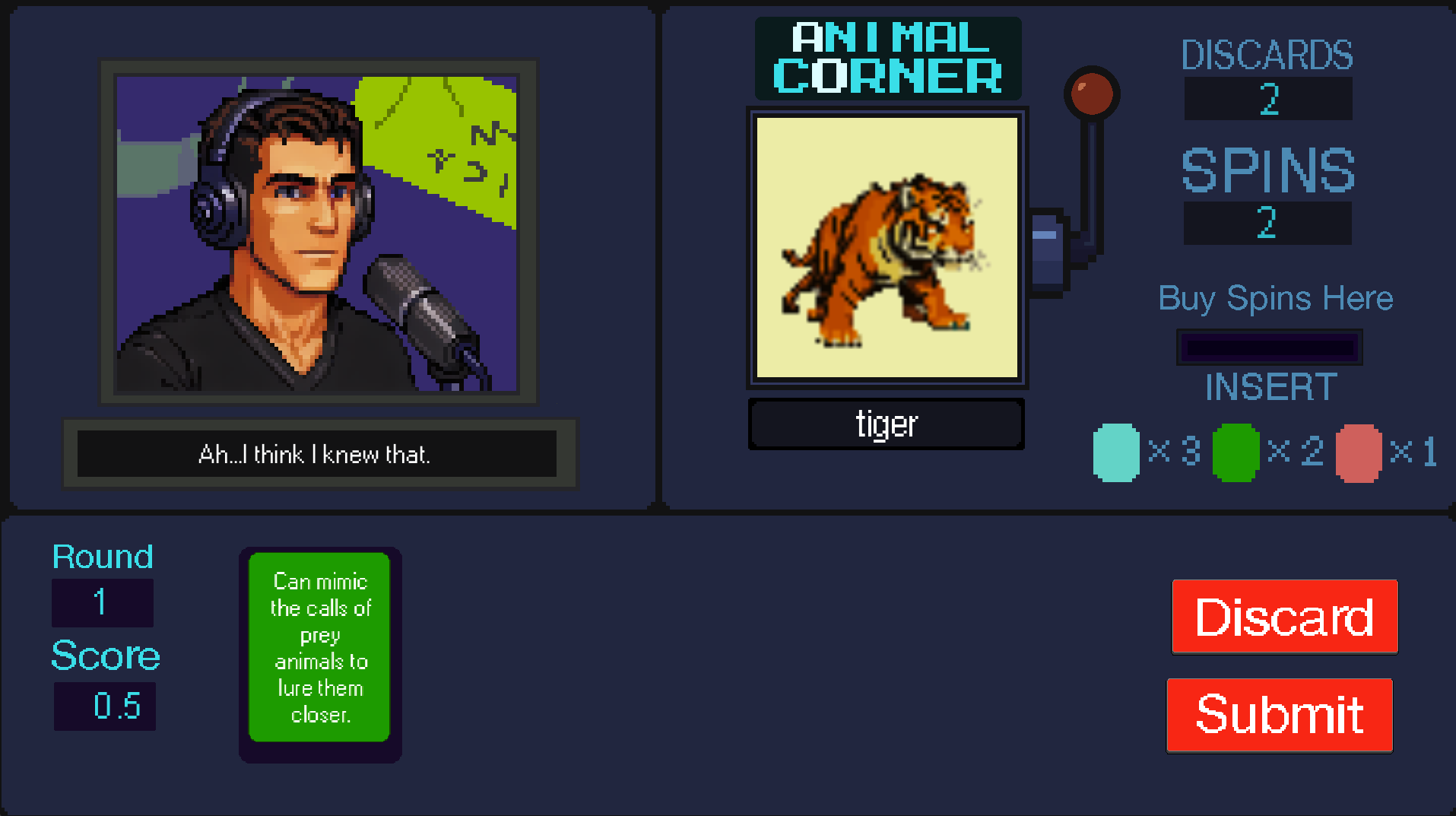Click the teal token icon
Image resolution: width=1456 pixels, height=816 pixels.
tap(1115, 452)
